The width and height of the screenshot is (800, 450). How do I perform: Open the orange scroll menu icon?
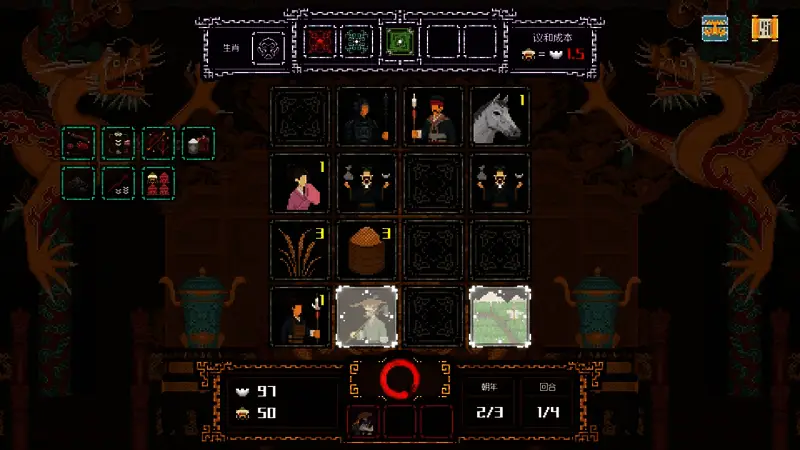[765, 28]
